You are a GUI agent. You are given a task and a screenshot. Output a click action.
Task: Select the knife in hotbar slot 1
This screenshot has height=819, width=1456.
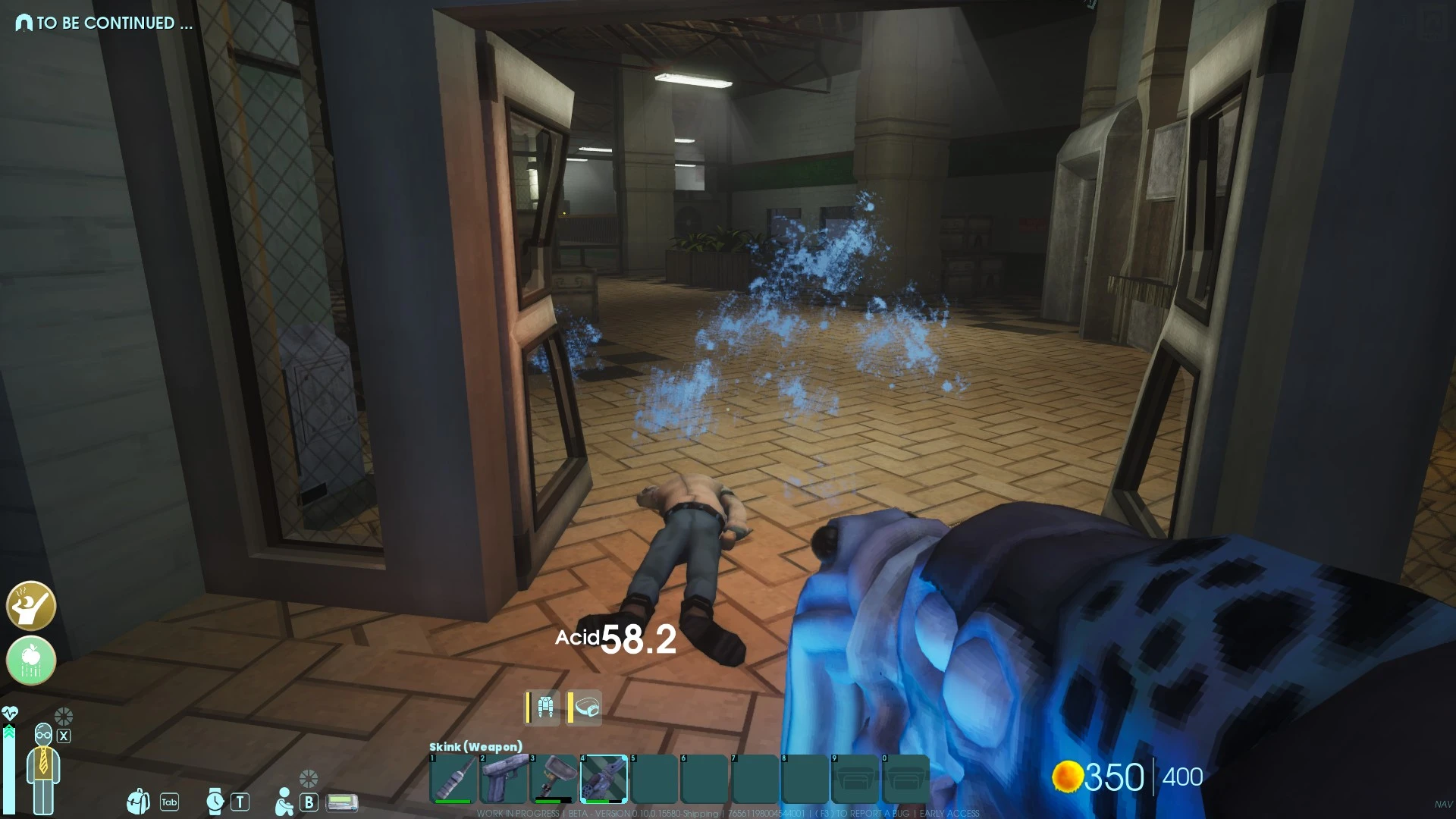coord(452,780)
